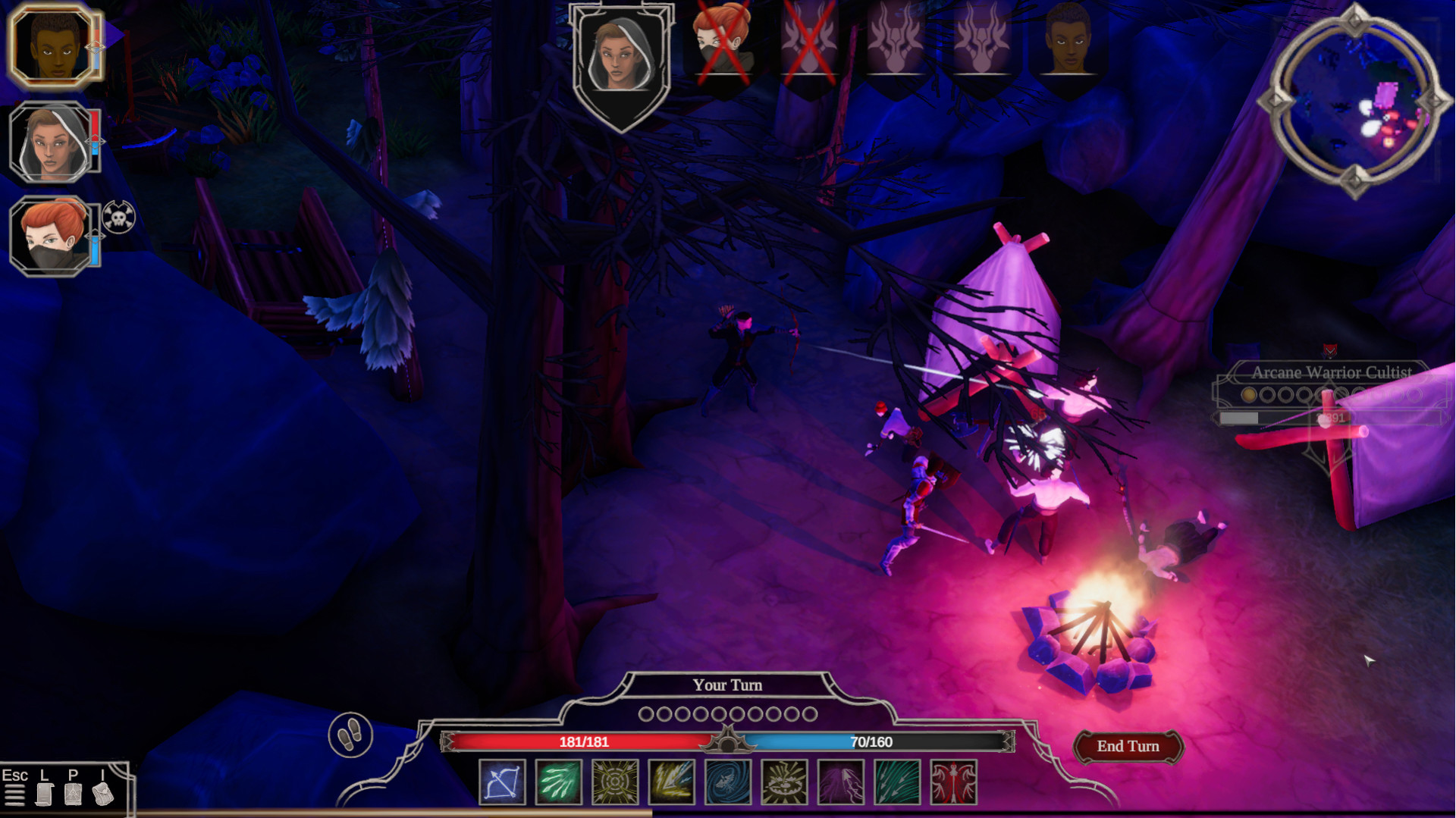The width and height of the screenshot is (1456, 818).
Task: Toggle movement mode with the footprints icon
Action: click(x=350, y=735)
